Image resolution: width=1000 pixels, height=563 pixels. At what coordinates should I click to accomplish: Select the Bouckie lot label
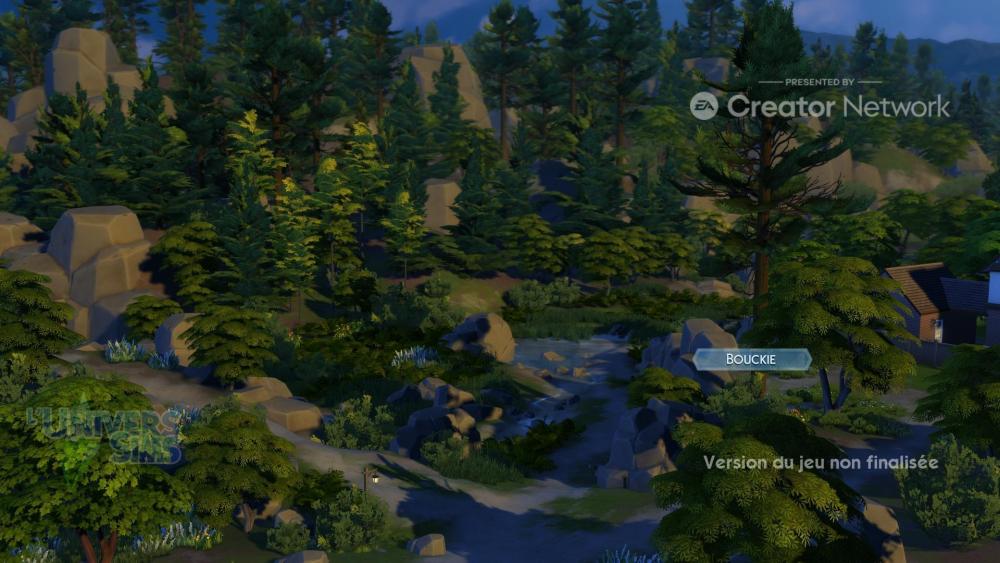751,360
